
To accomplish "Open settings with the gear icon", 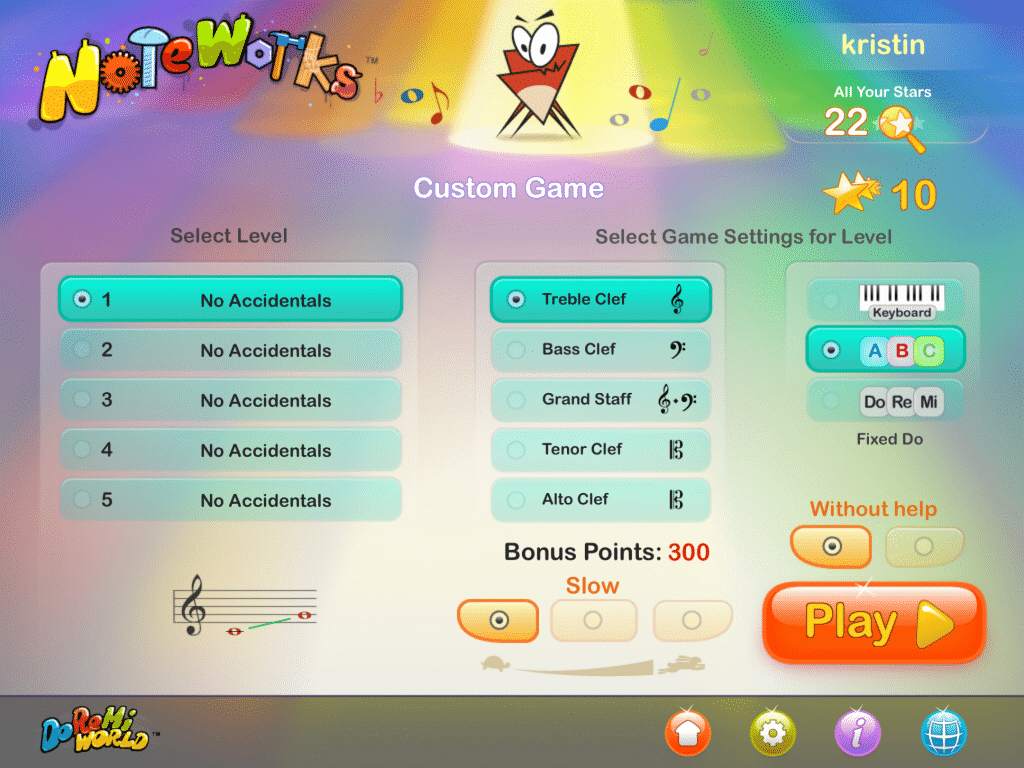I will click(773, 734).
